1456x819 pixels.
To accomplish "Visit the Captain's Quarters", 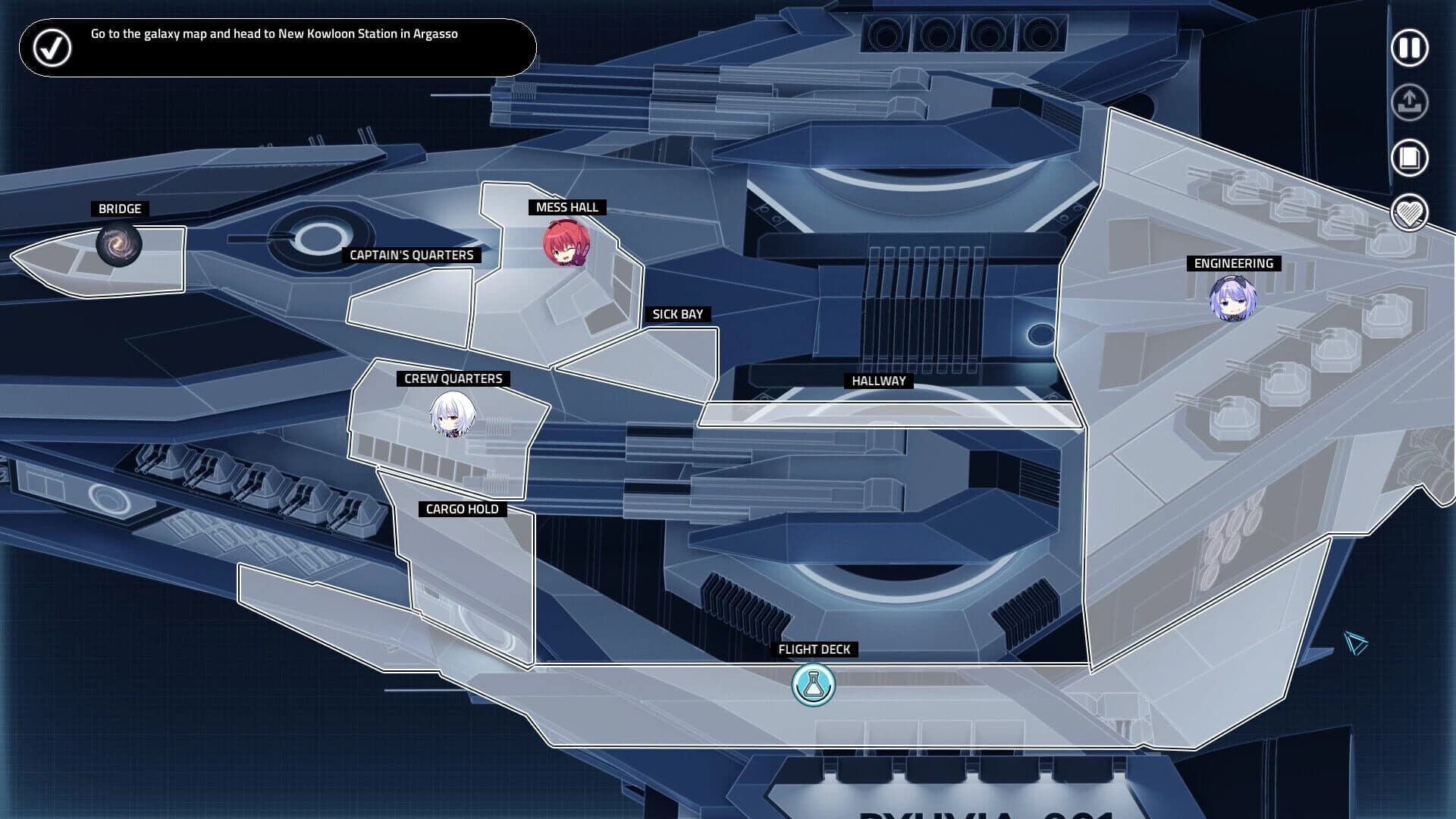I will pos(413,256).
